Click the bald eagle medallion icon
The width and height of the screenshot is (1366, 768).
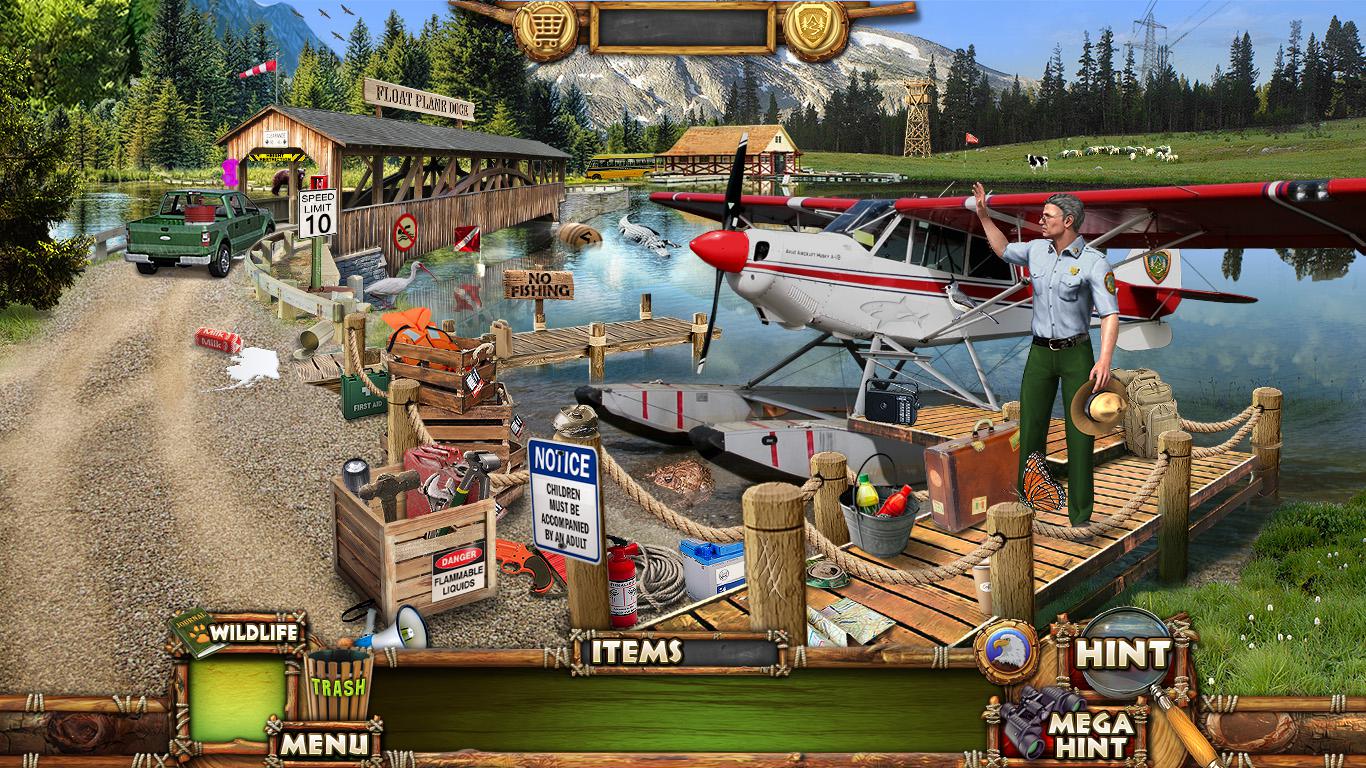pyautogui.click(x=1005, y=651)
